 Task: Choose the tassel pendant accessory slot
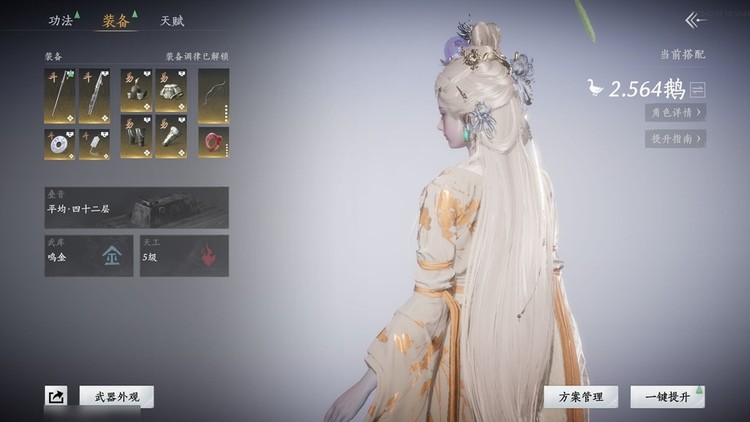pos(95,142)
